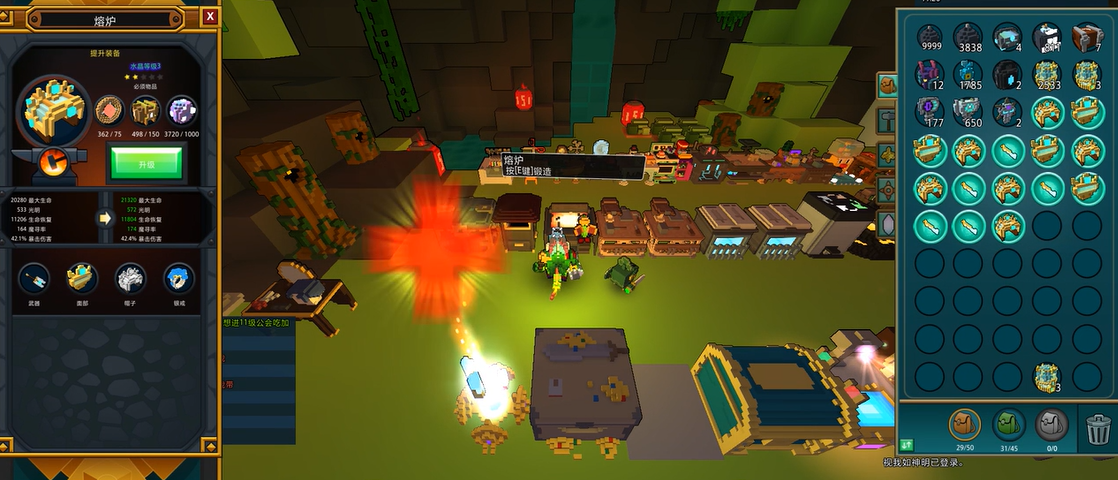Click the green sort inventory button
1118x480 pixels.
pyautogui.click(x=907, y=445)
